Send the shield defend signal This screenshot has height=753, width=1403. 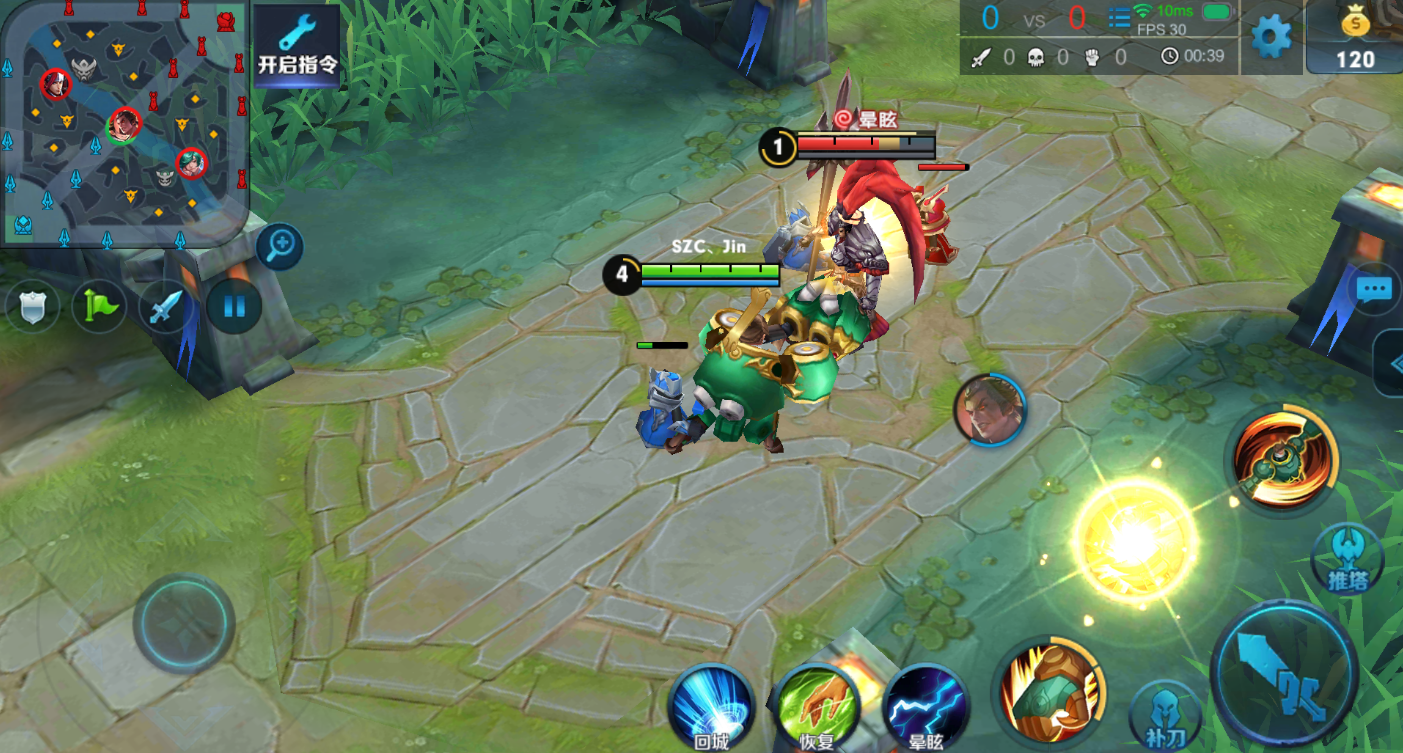pos(32,306)
